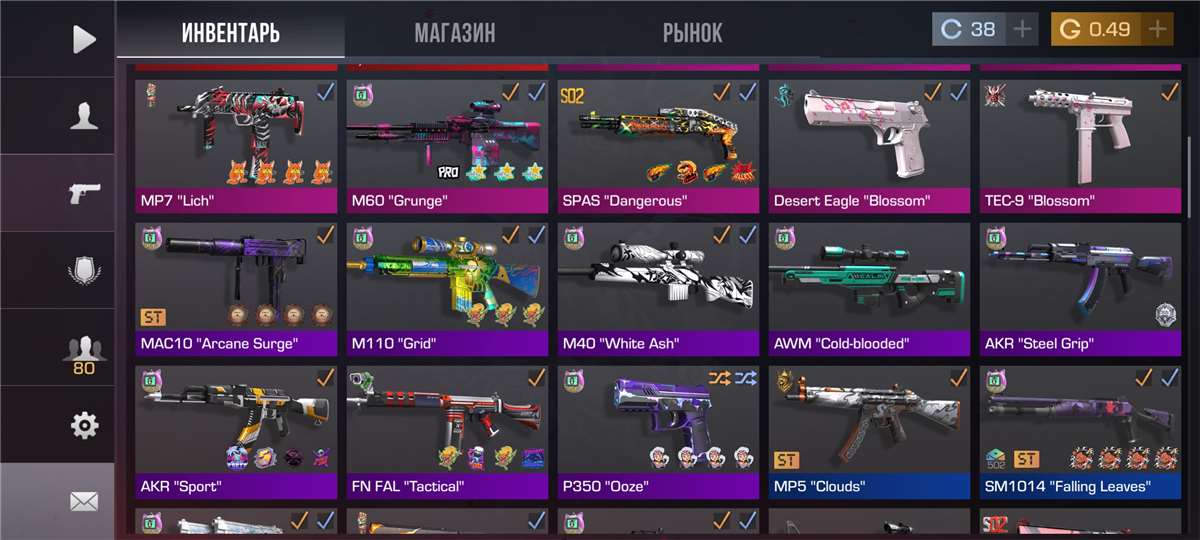Select the Desert Eagle "Blossom" skin
This screenshot has height=540, width=1200.
tap(870, 140)
